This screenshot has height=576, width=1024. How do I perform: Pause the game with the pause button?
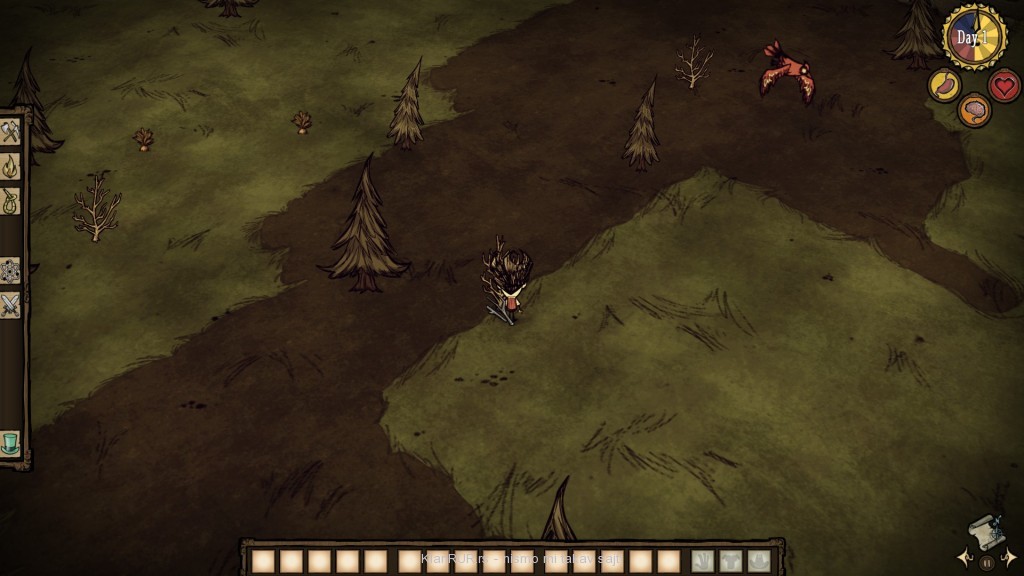coord(986,562)
